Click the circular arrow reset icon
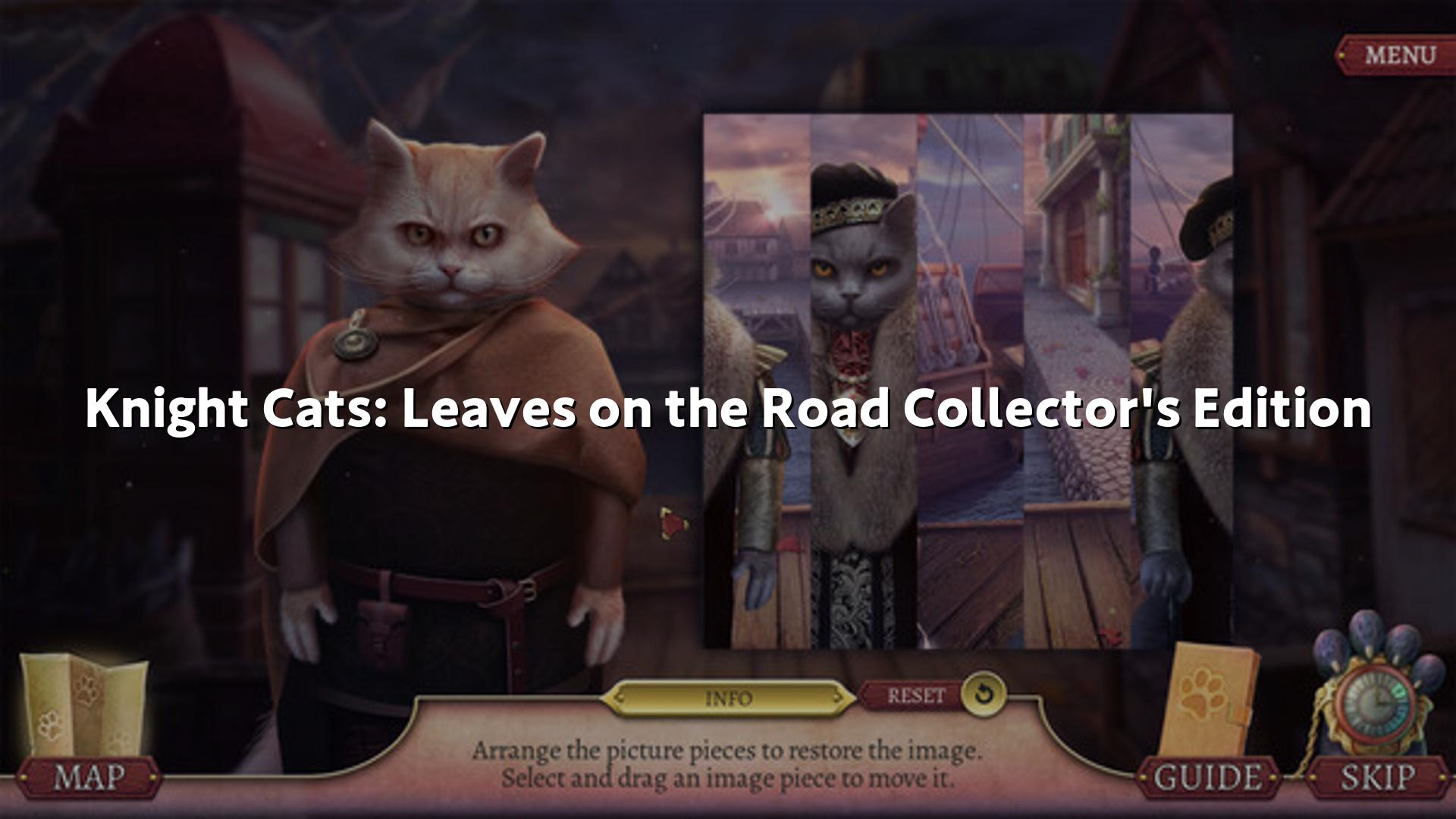 984,694
